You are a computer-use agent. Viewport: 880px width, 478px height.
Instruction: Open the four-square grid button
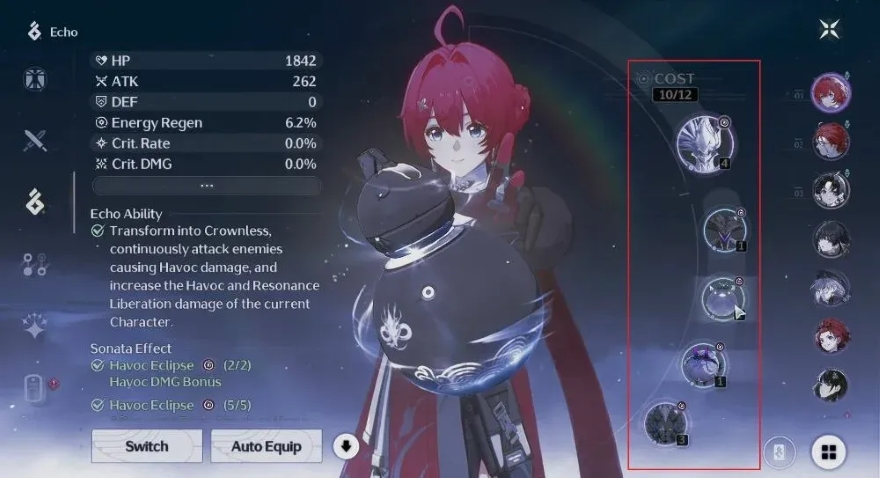(x=828, y=452)
